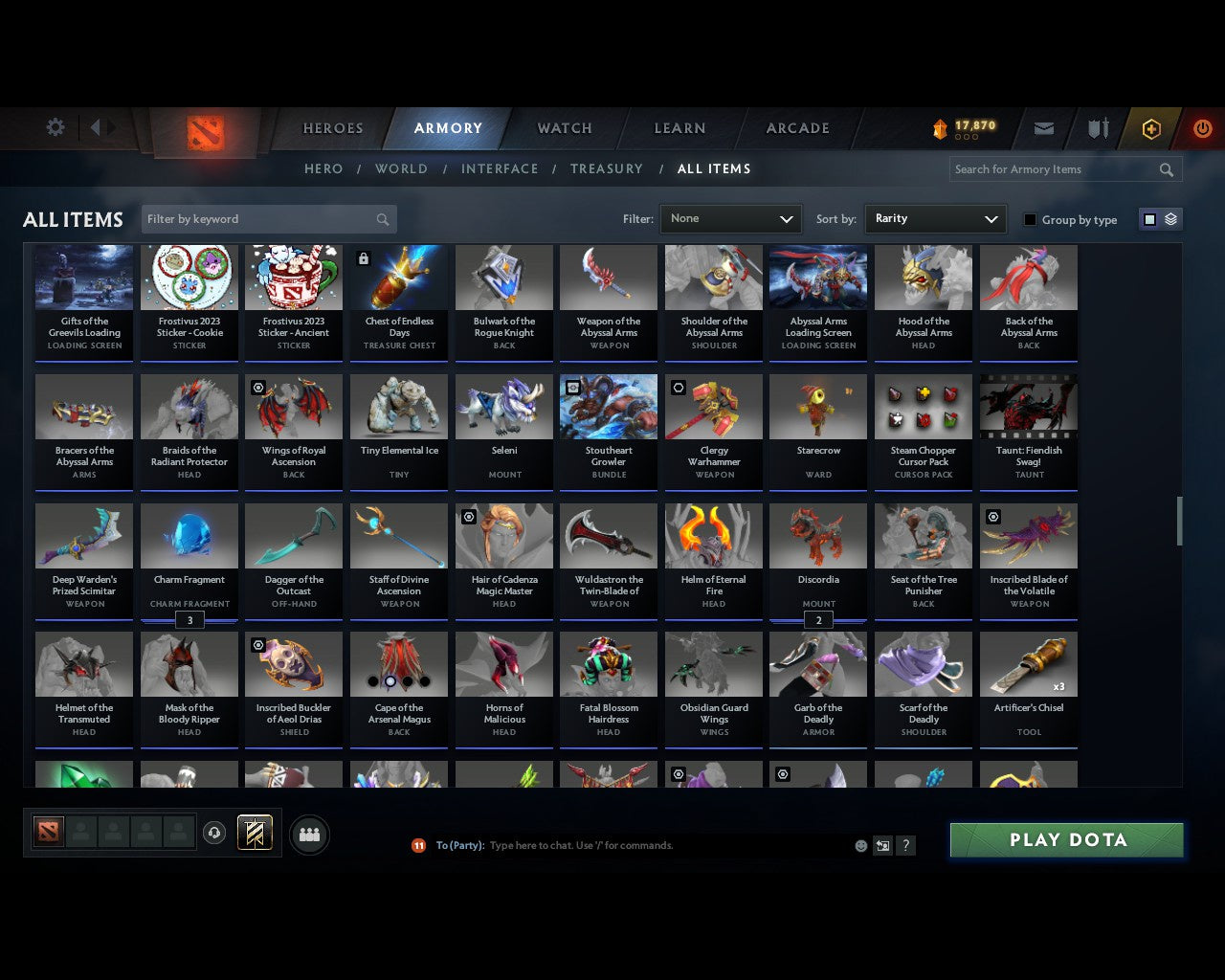The image size is (1225, 980).
Task: Click the PLAY DOTA button
Action: click(x=1066, y=839)
